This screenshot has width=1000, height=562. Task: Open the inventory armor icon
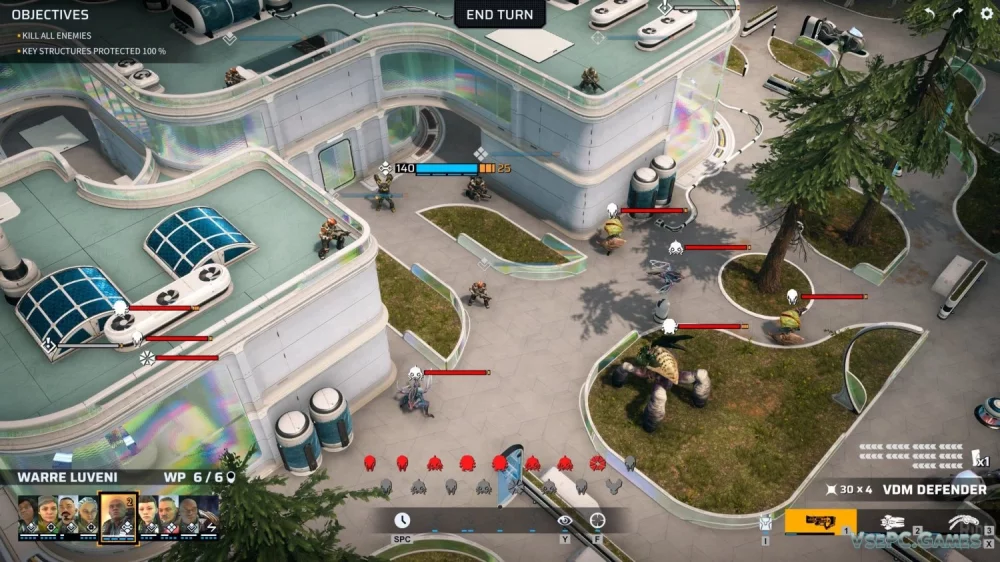[766, 522]
